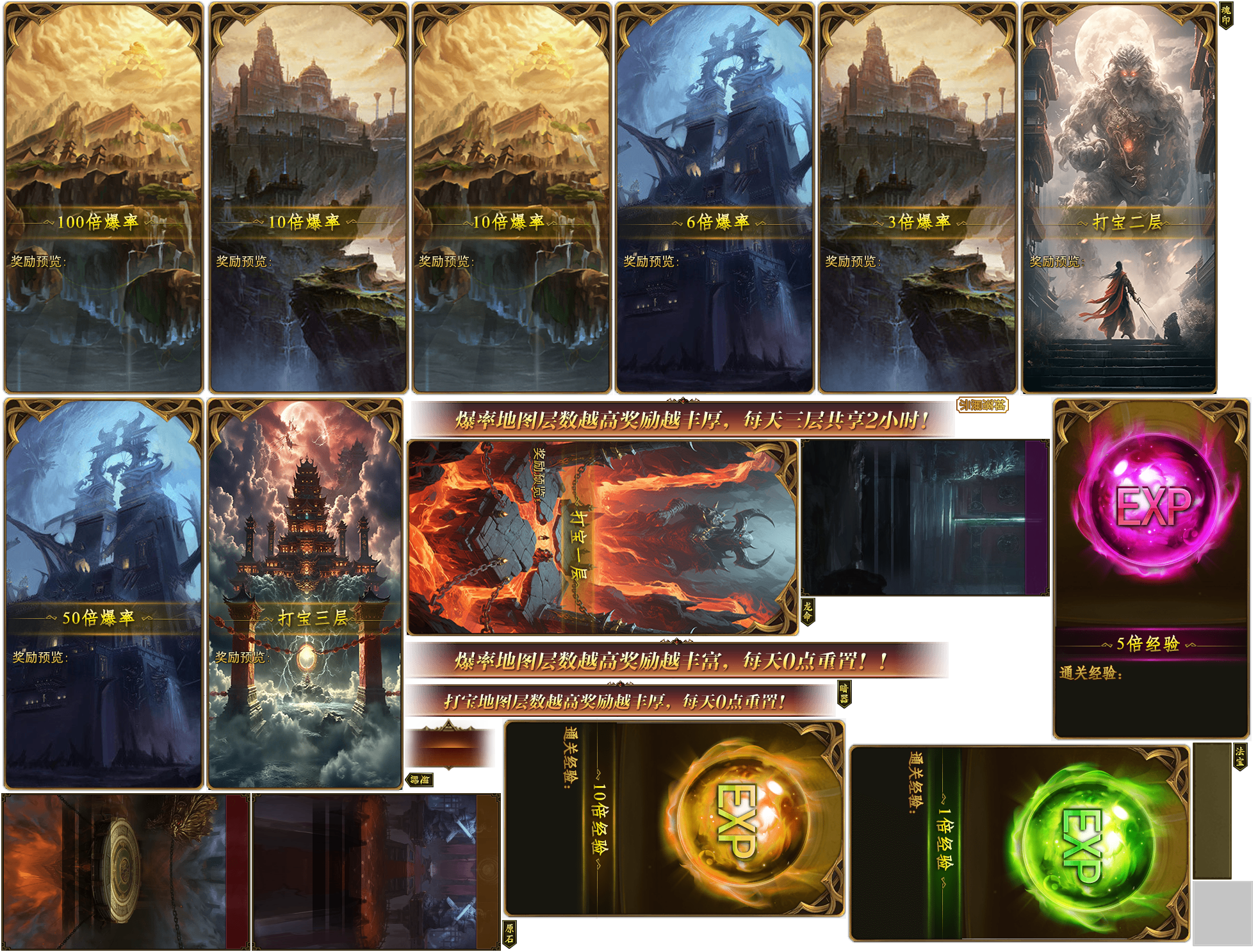This screenshot has height=952, width=1258.
Task: Enter the 打宝三层 pagoda card
Action: [x=305, y=593]
